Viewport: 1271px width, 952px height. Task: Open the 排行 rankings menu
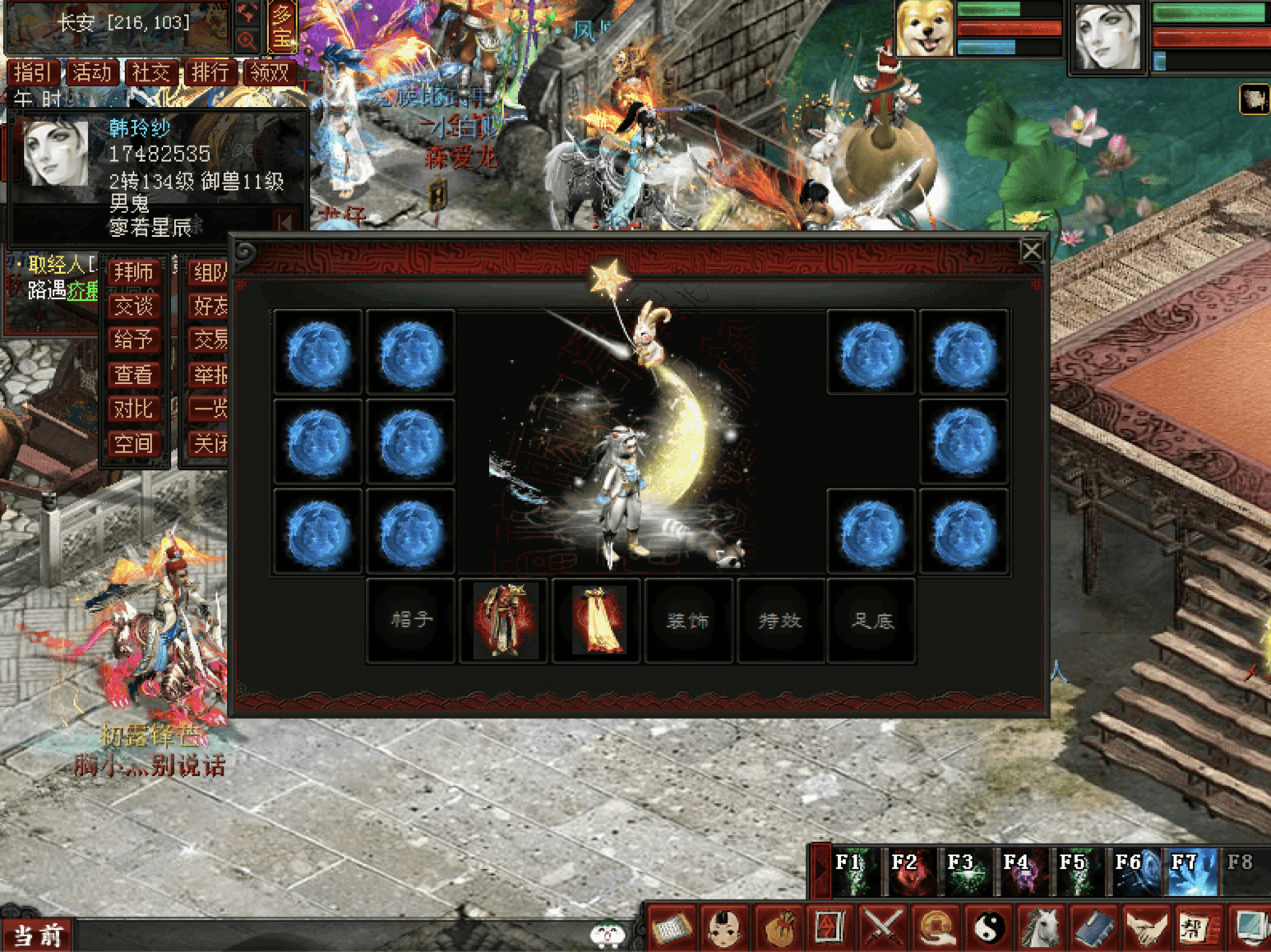coord(210,72)
